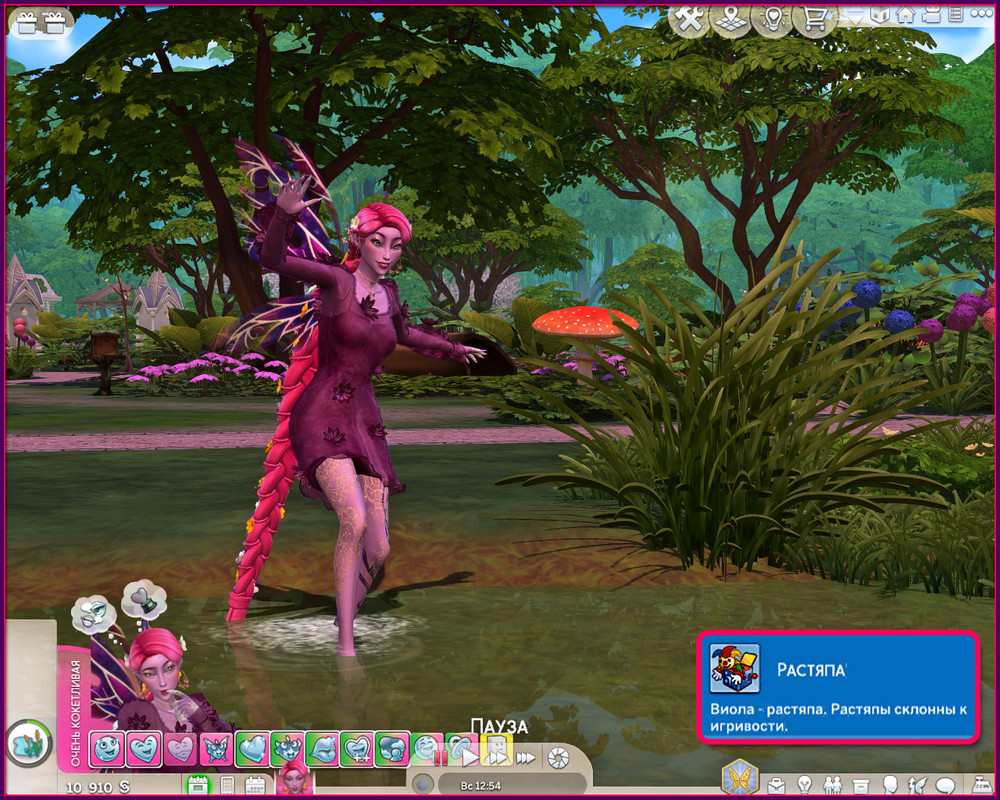Select Viola's portrait in the bottom bar
Screen dimensions: 1000x800
(x=294, y=779)
